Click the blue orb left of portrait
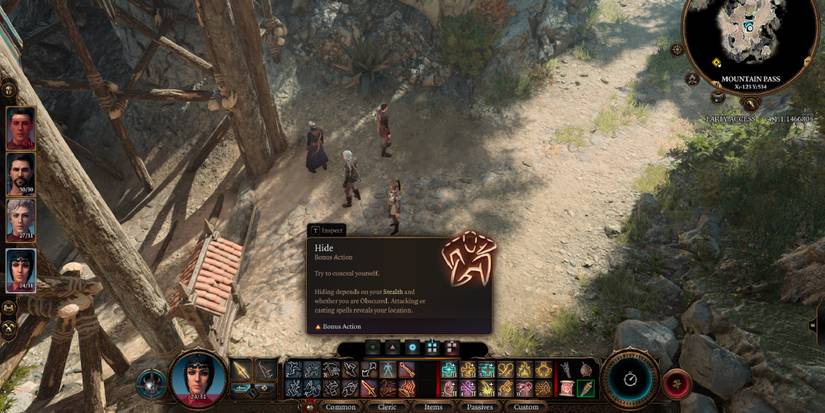Image resolution: width=825 pixels, height=413 pixels. pos(152,382)
